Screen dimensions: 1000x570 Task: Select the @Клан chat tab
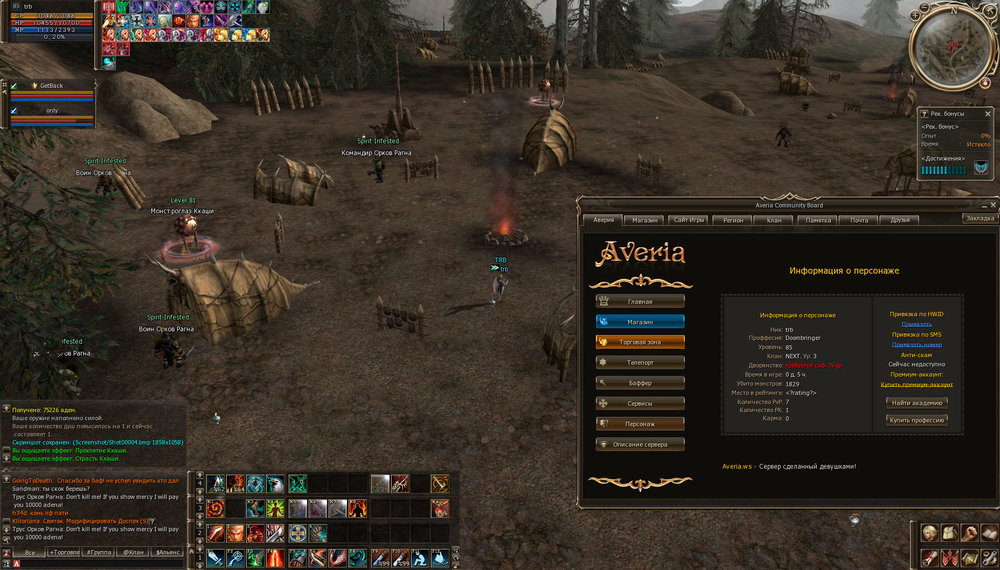(x=133, y=552)
